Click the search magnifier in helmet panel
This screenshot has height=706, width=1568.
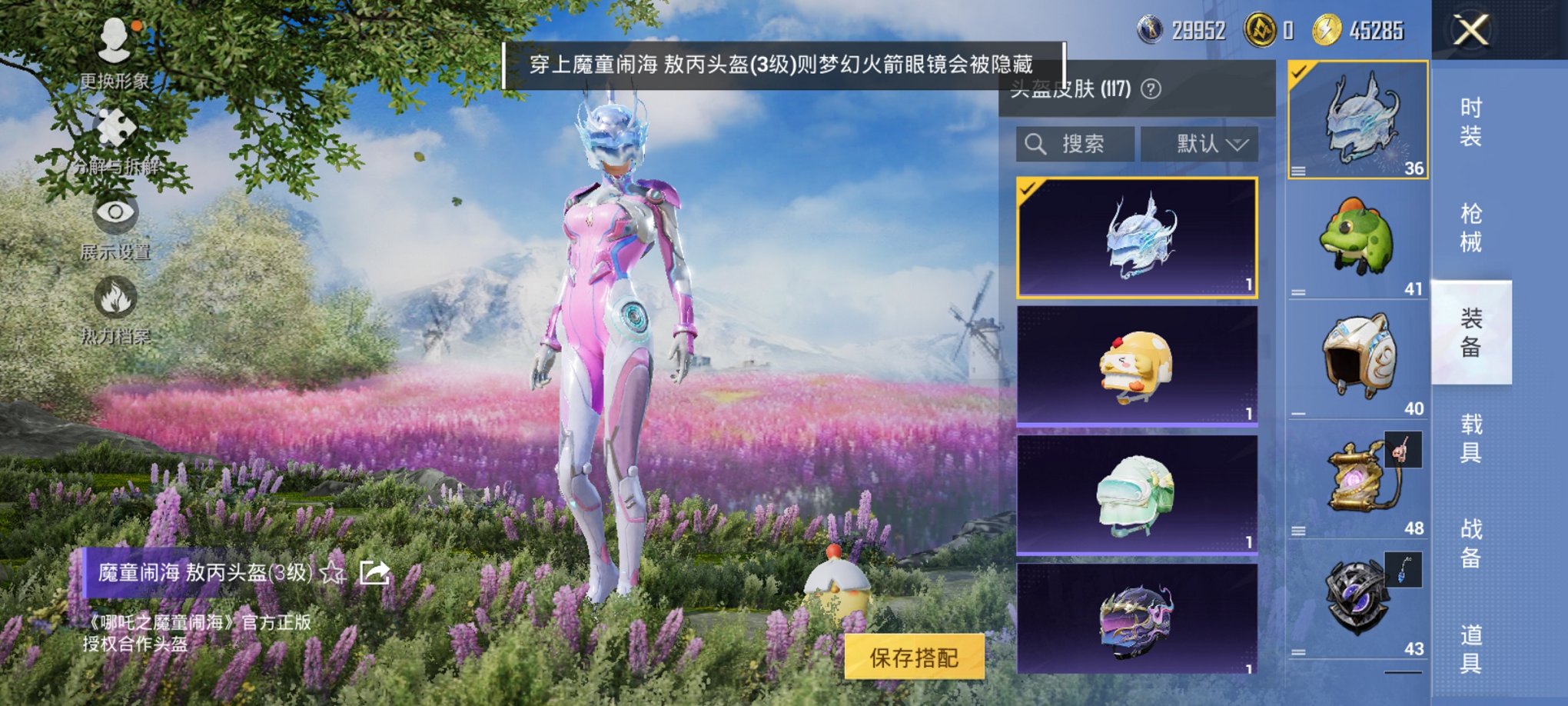pos(1034,144)
